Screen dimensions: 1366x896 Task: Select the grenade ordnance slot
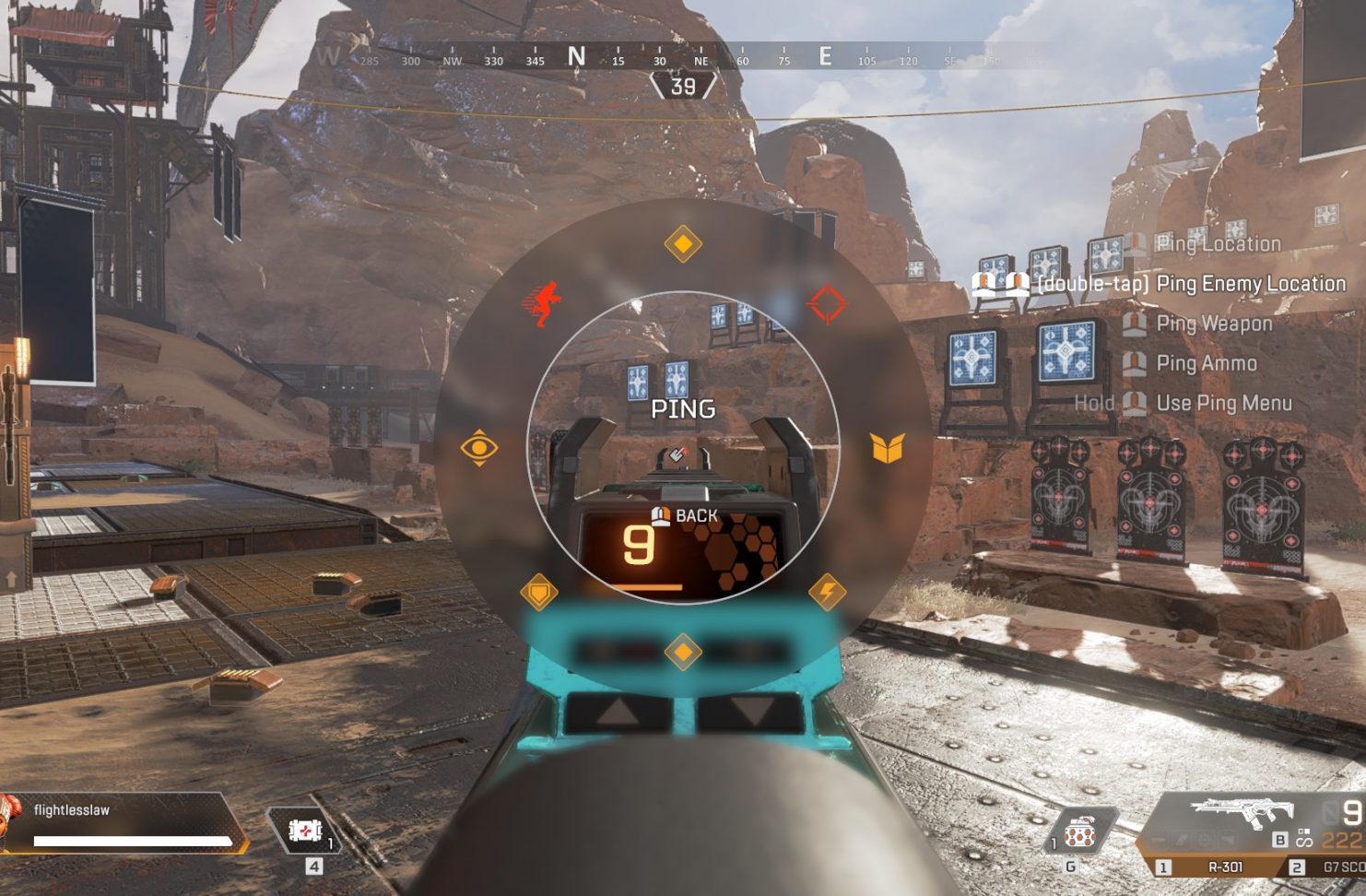(x=1079, y=834)
